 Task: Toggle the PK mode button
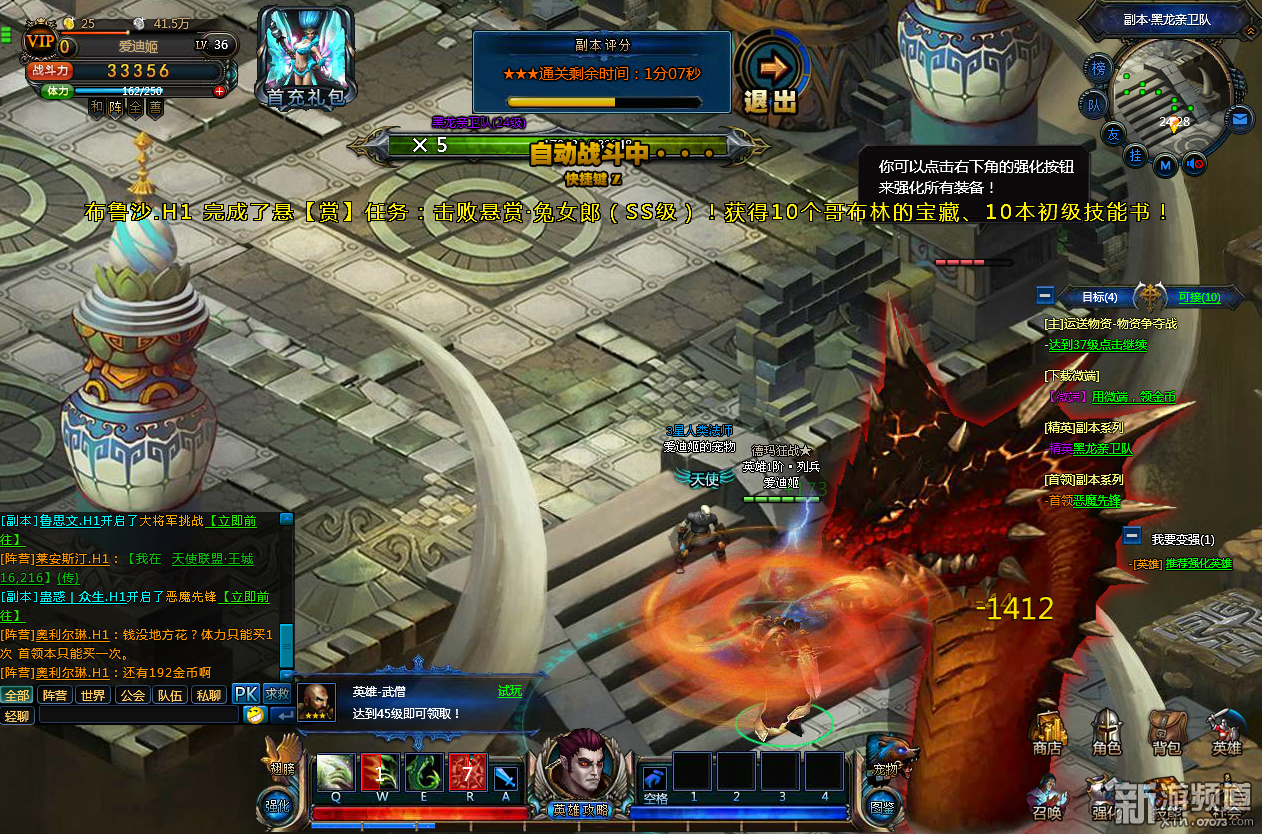(x=246, y=694)
